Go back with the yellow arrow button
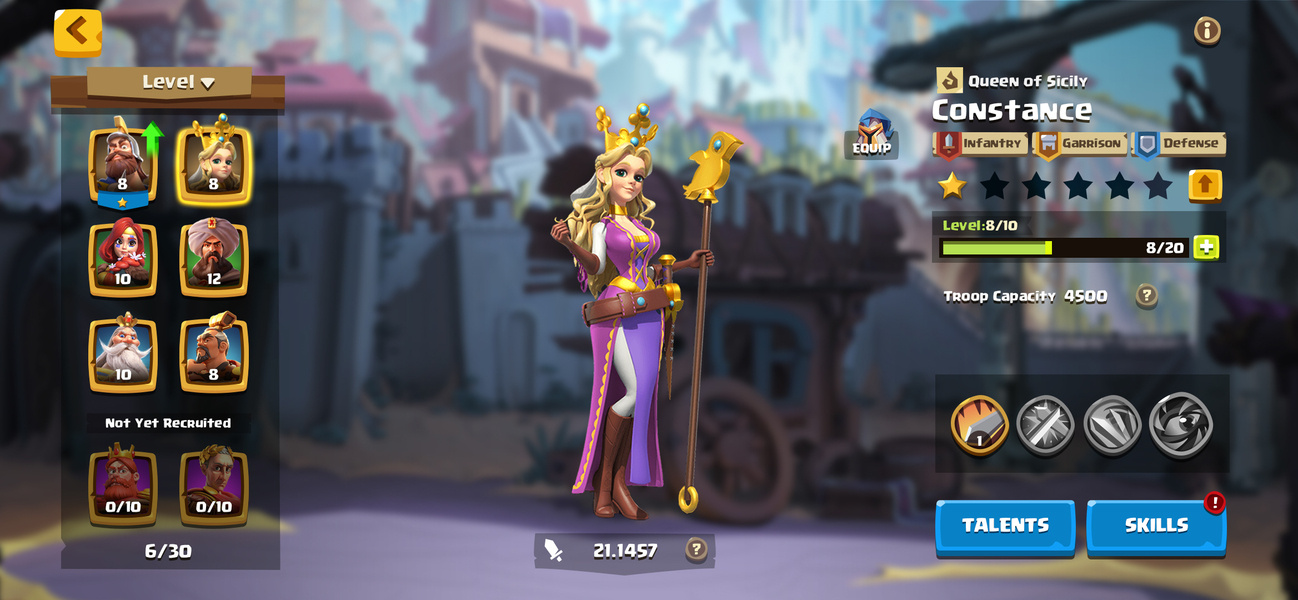This screenshot has height=600, width=1298. point(77,31)
